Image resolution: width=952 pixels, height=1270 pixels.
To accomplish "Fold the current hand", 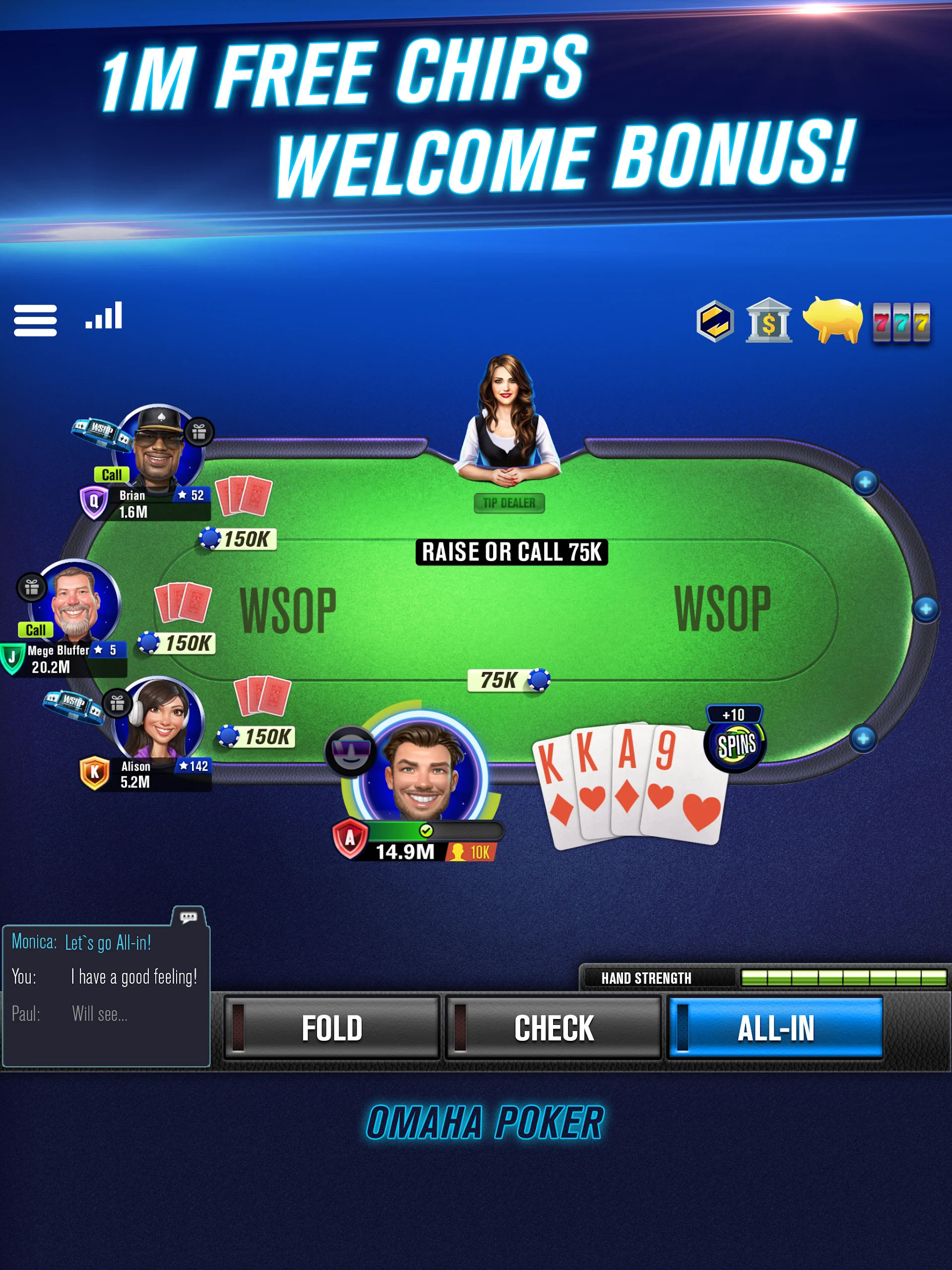I will [x=331, y=1028].
